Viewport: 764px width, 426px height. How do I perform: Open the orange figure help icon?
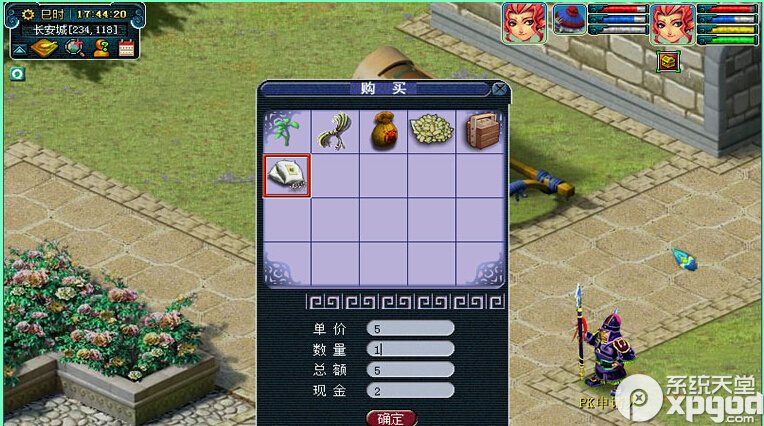[101, 48]
